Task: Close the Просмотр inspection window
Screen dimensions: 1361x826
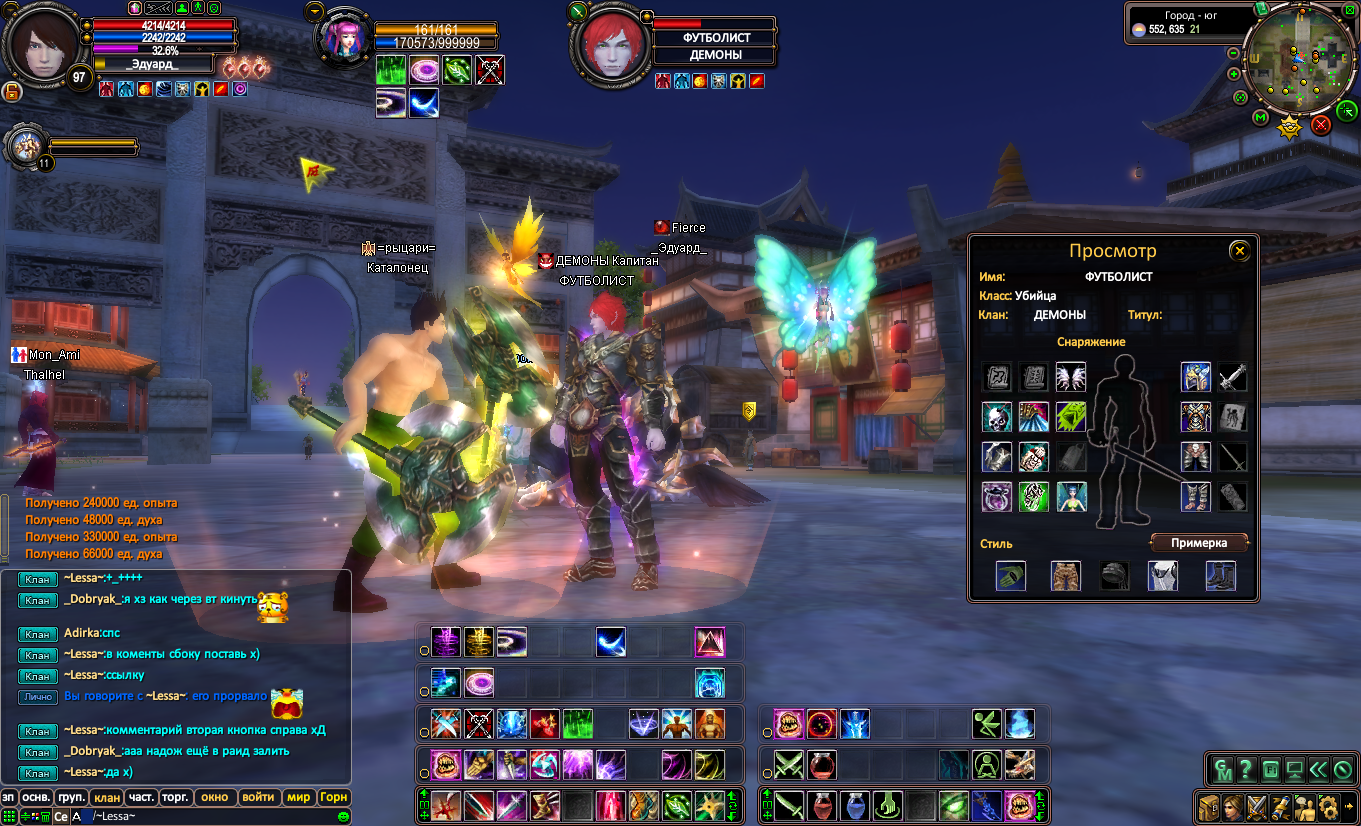Action: click(x=1239, y=251)
